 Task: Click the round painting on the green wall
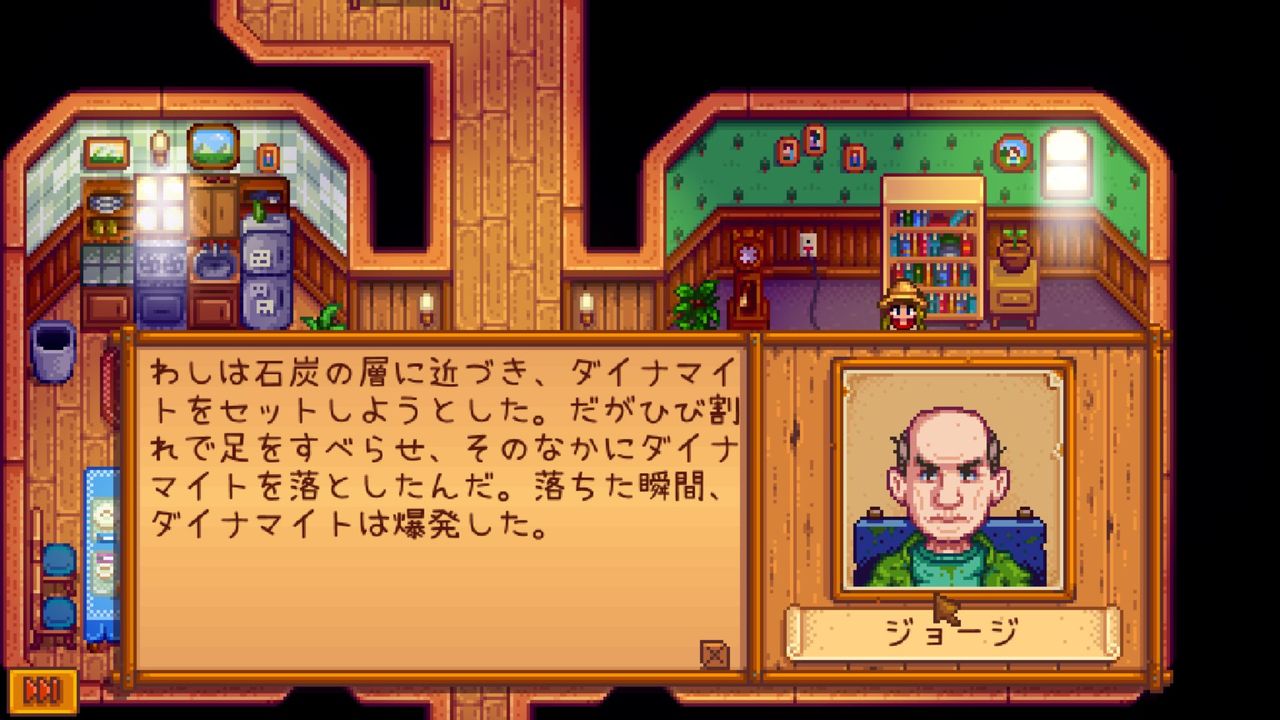(1013, 152)
